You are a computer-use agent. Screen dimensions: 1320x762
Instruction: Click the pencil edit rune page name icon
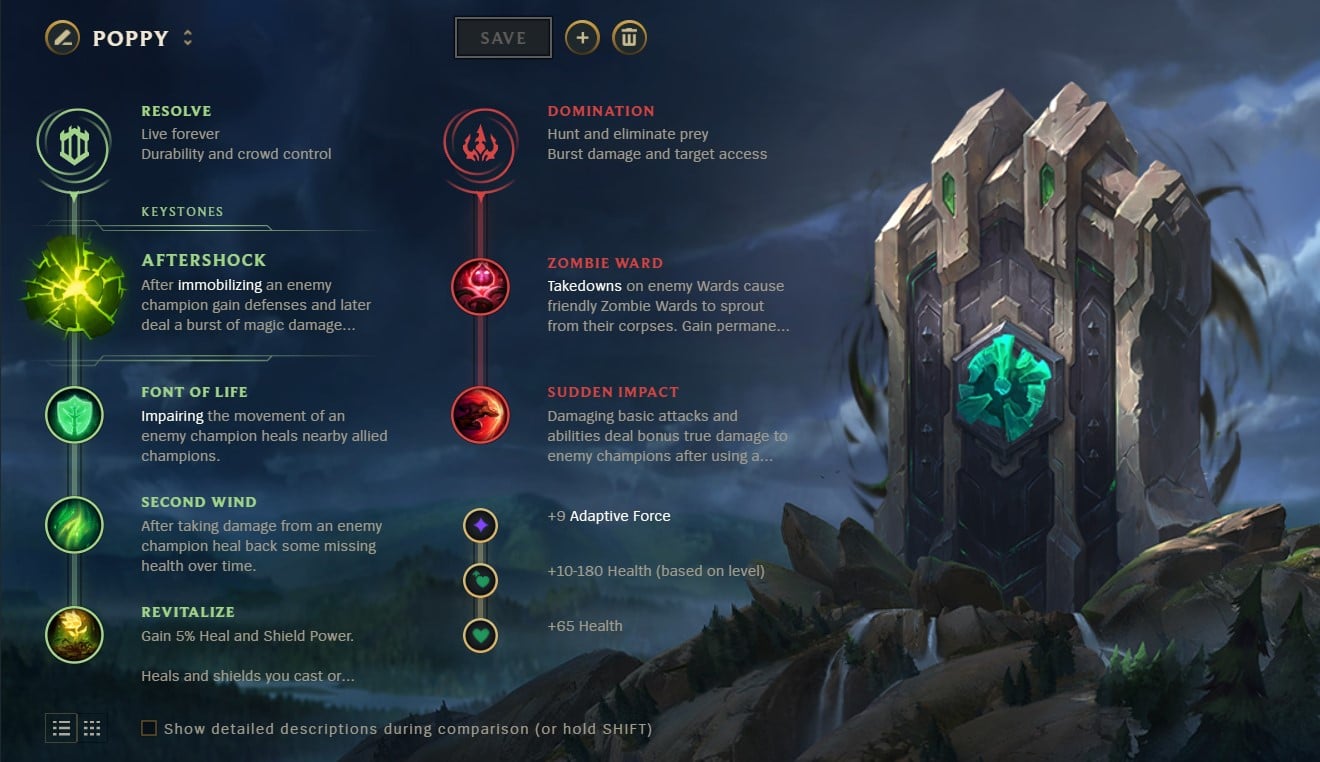coord(62,38)
